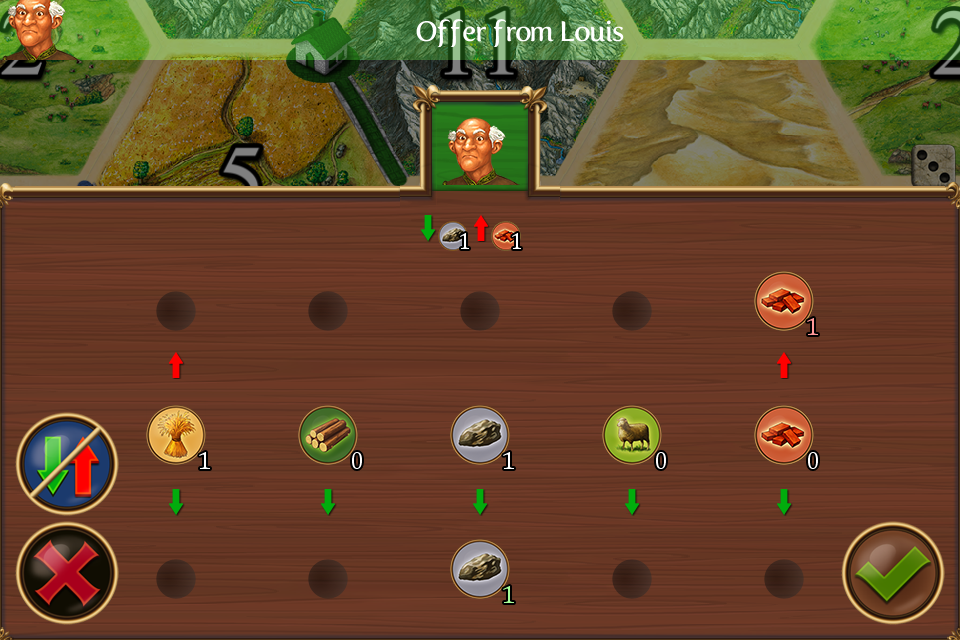960x640 pixels.
Task: Decline the offer with the red X
Action: click(x=67, y=572)
